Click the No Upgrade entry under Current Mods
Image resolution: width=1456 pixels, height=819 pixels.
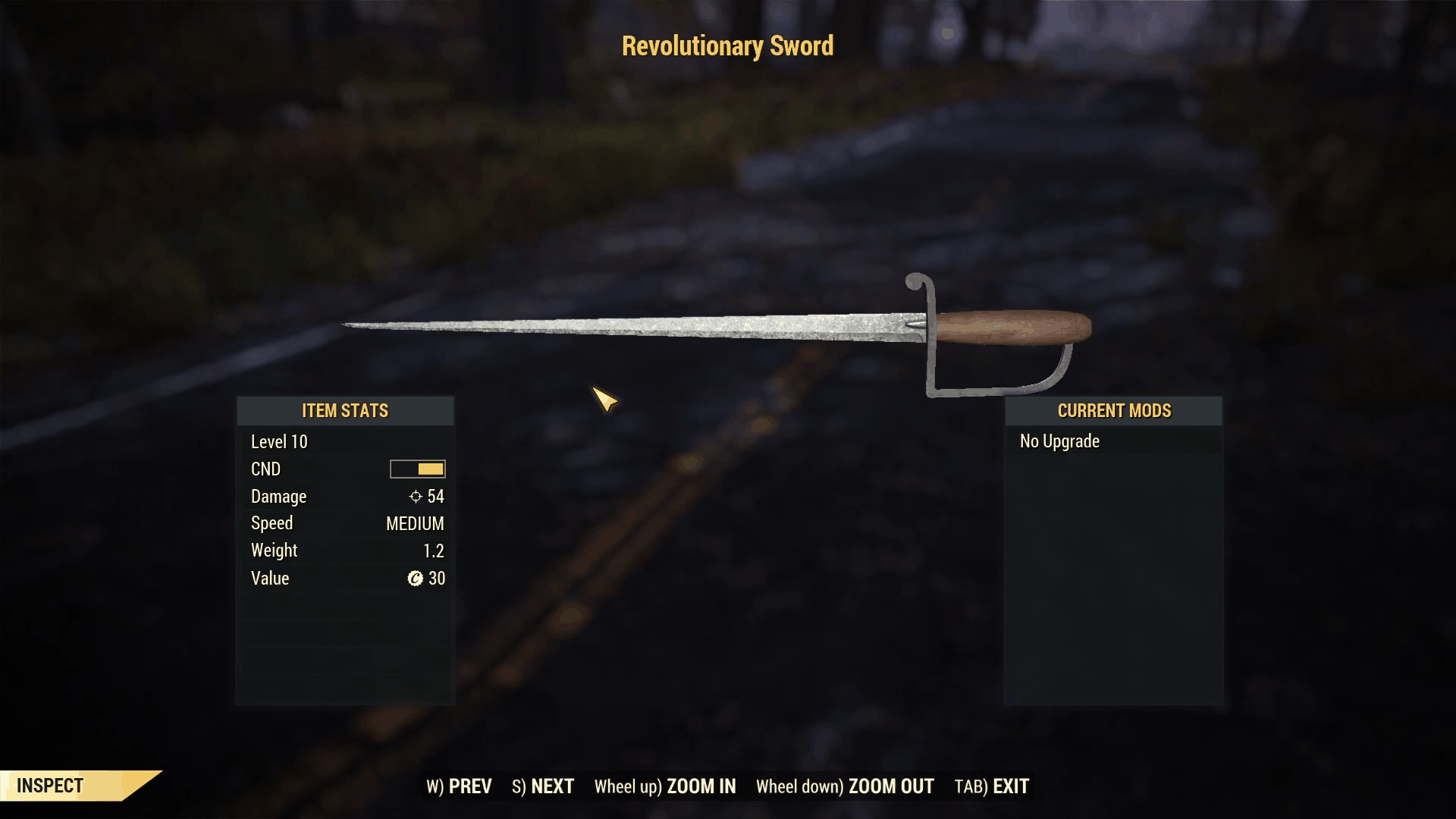1059,441
